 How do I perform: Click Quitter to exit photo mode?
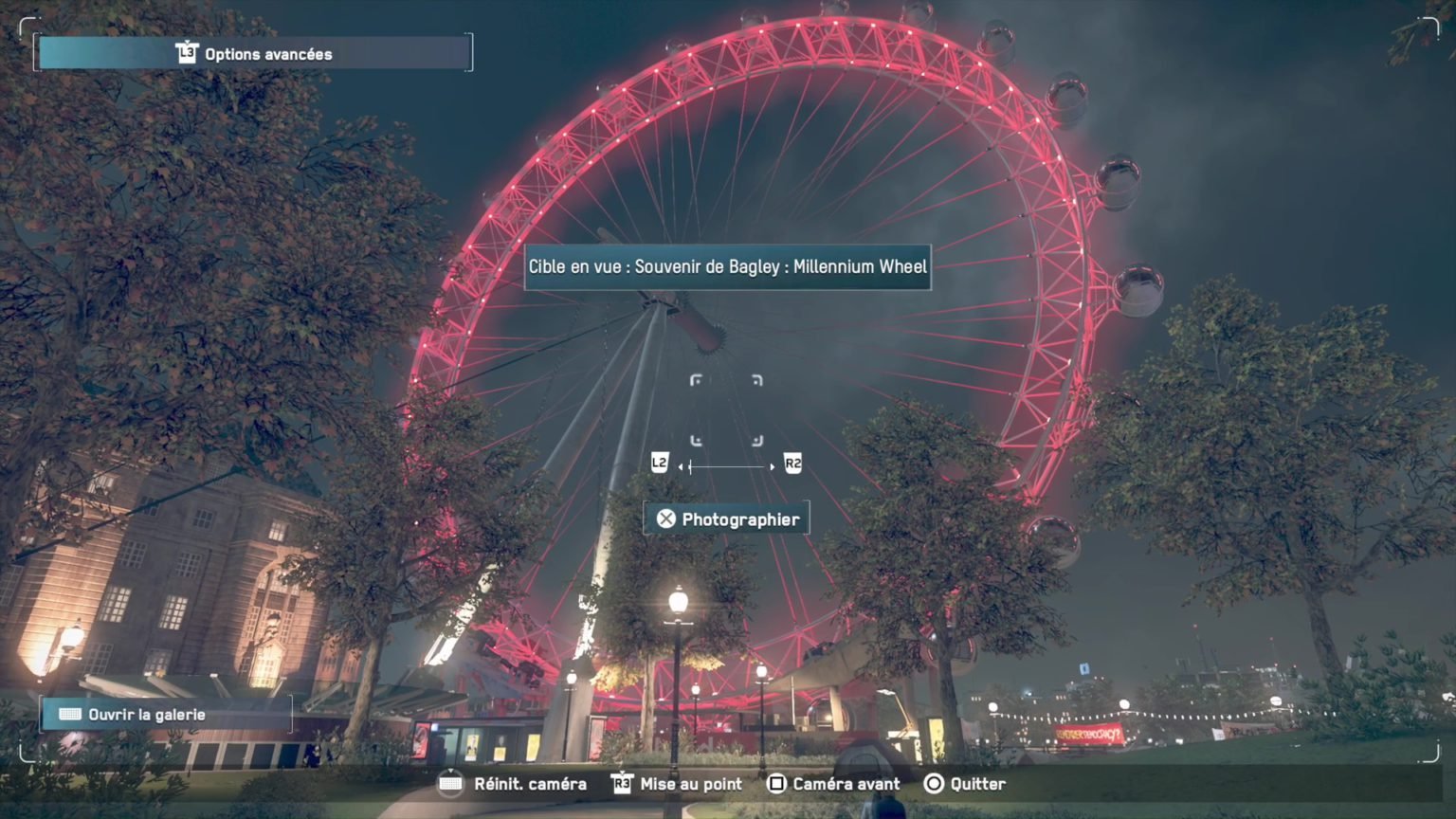pos(979,784)
